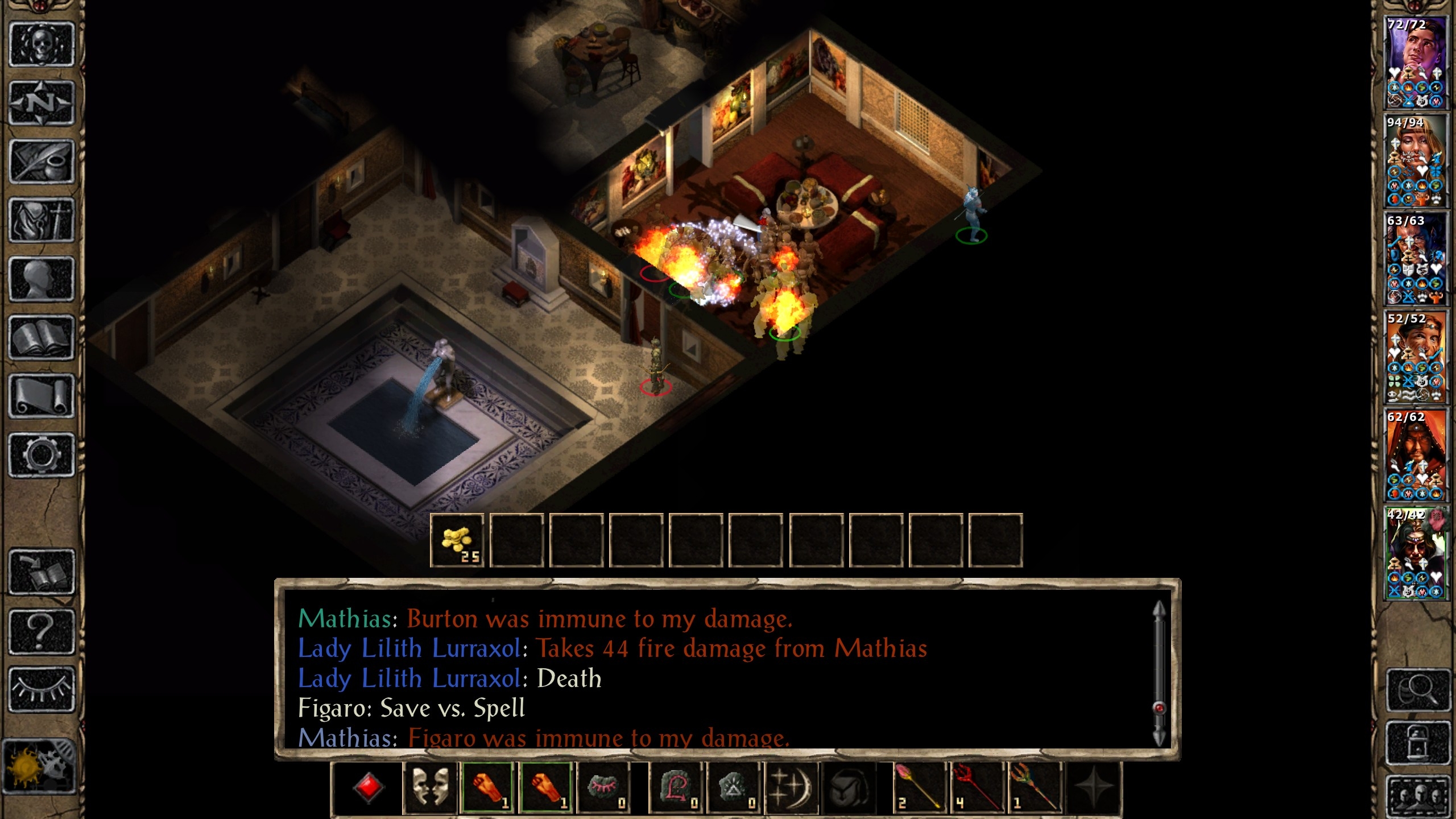The width and height of the screenshot is (1456, 819).
Task: Select the 42/42 party member portrait
Action: coord(1416,553)
